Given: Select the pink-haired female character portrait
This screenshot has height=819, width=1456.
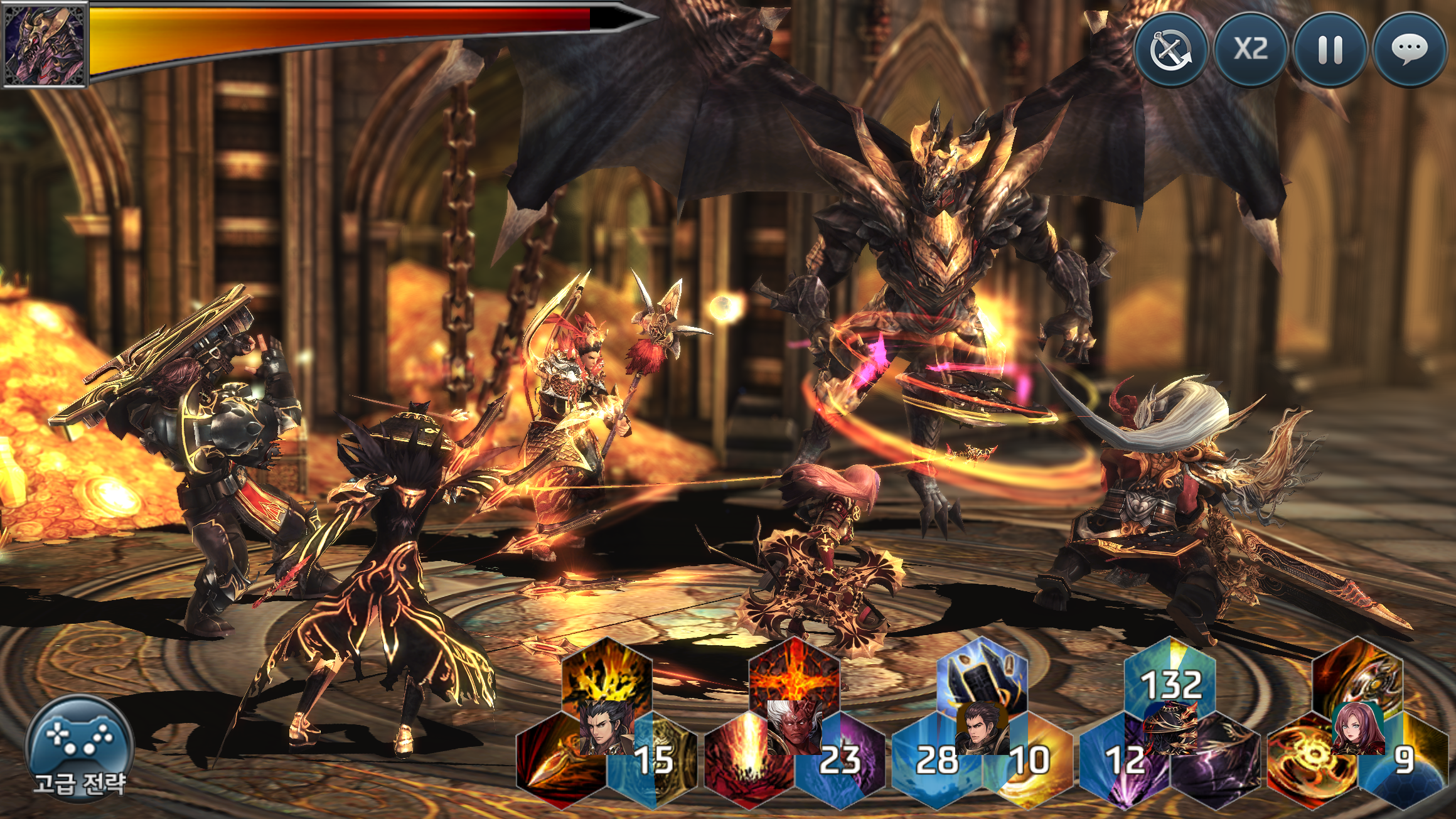Looking at the screenshot, I should point(1358,729).
